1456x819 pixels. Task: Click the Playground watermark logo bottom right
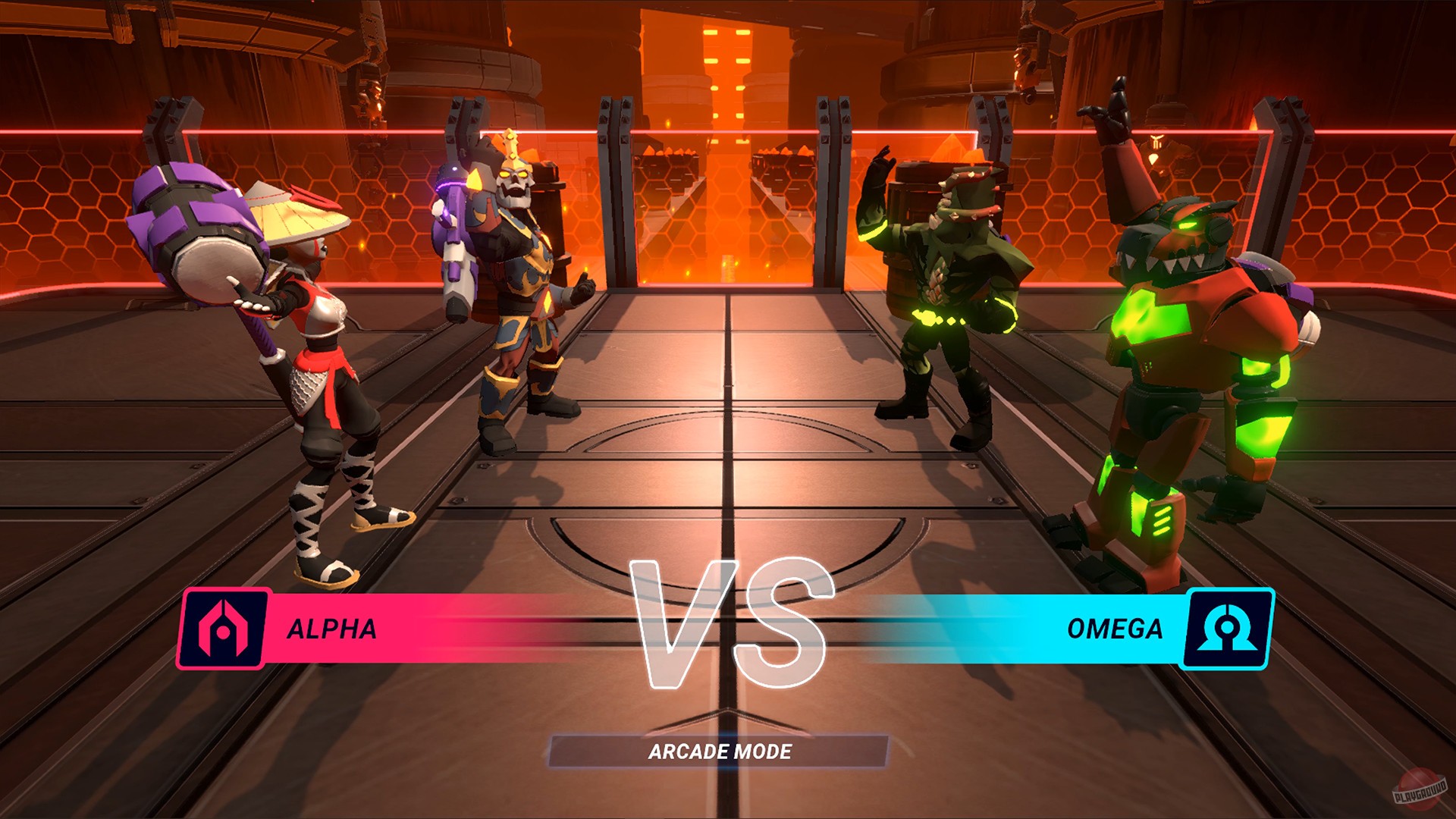[1421, 790]
